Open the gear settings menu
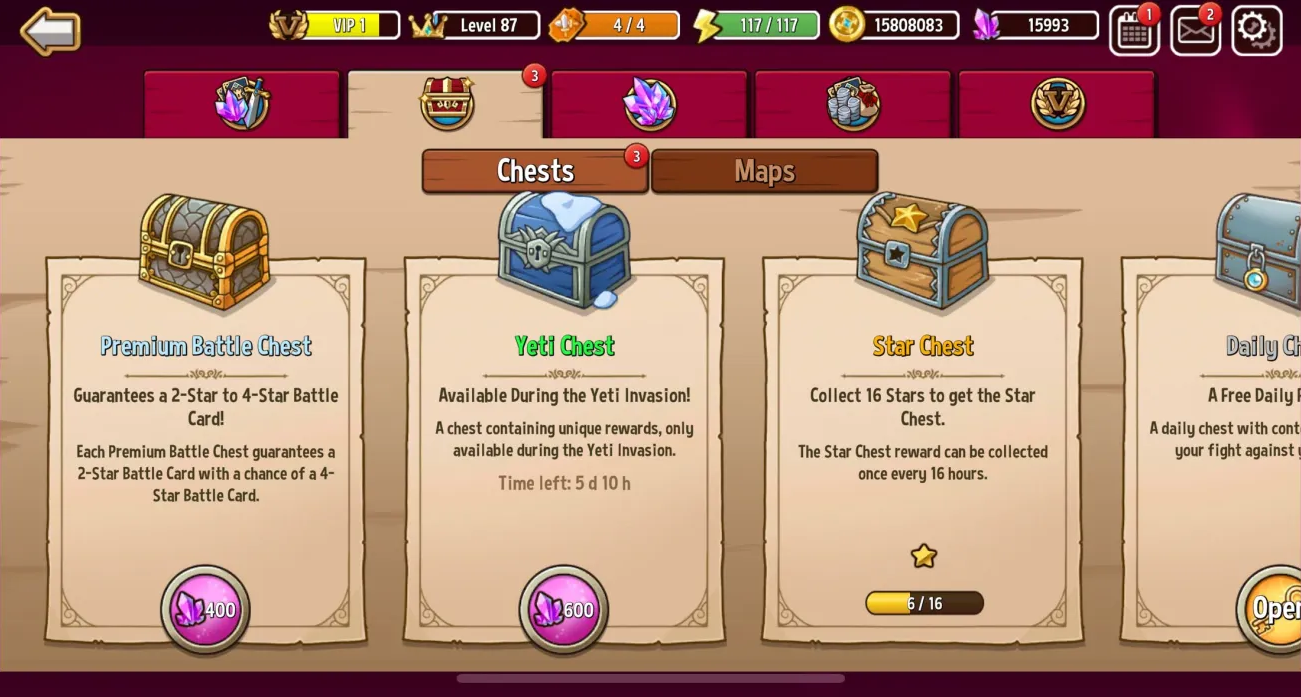 pyautogui.click(x=1255, y=30)
